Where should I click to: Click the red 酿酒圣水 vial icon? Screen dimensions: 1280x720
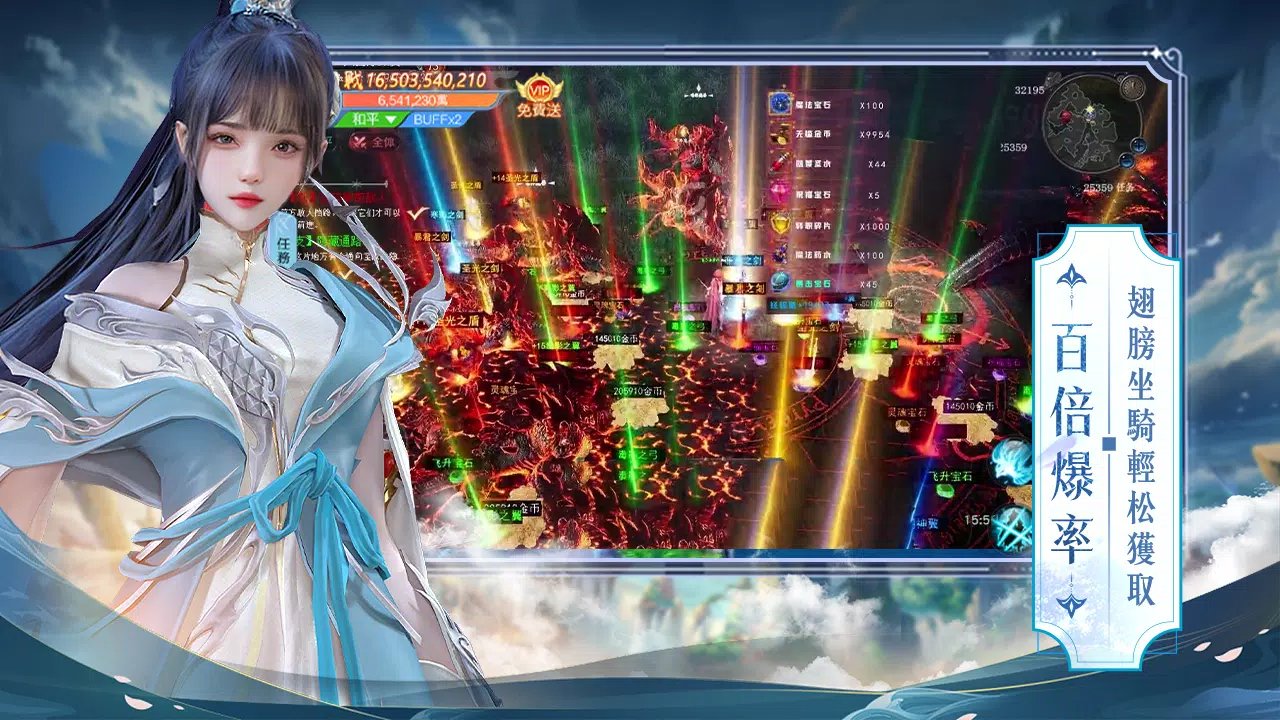[778, 162]
